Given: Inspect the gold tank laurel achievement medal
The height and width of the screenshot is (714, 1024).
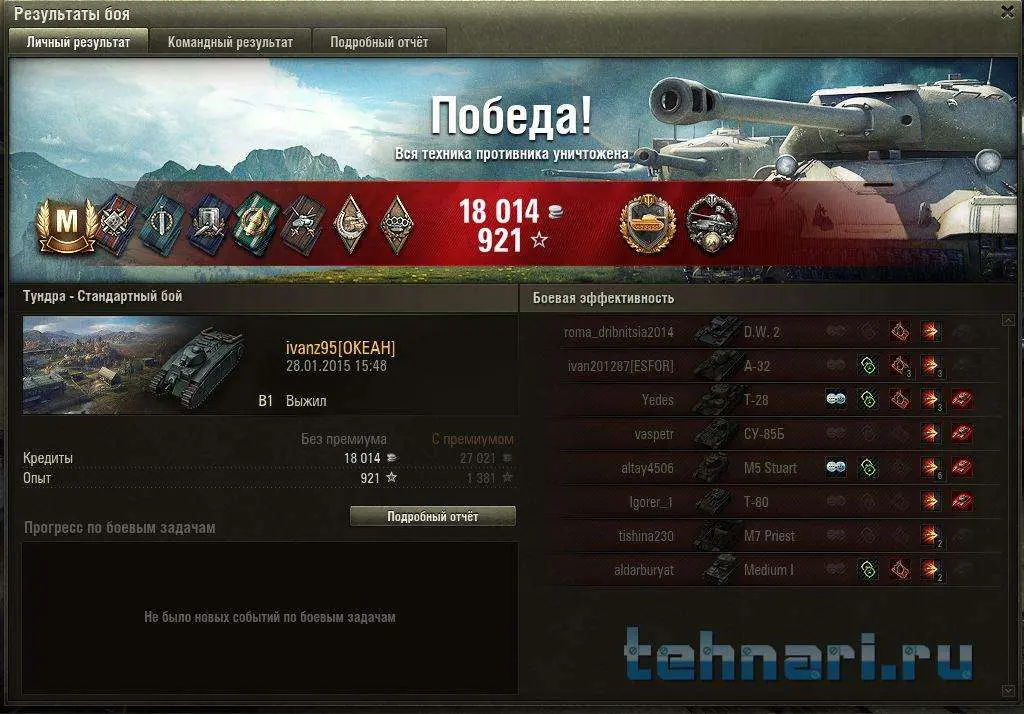Looking at the screenshot, I should coord(649,221).
